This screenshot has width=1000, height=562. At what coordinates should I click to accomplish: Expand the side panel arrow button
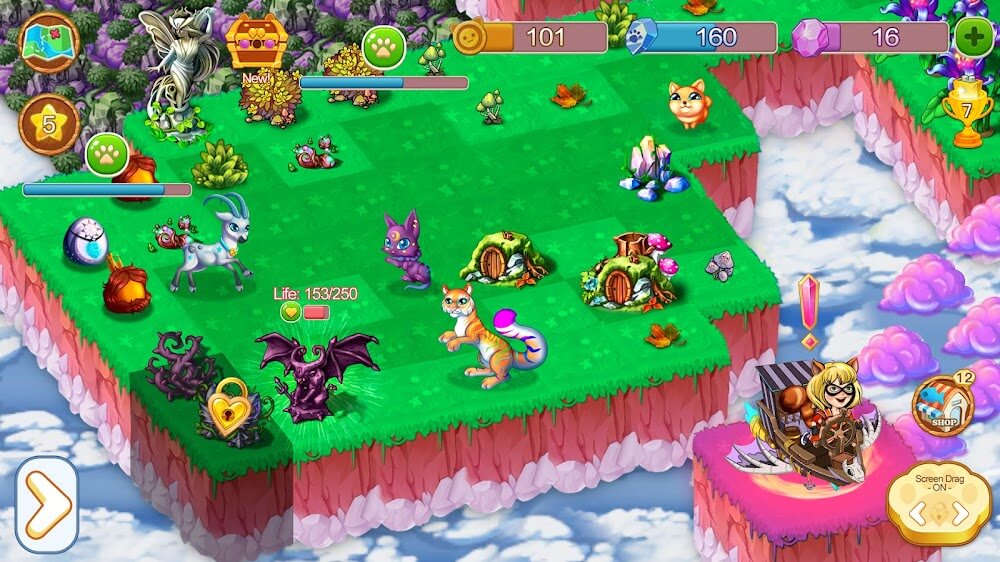tap(47, 505)
